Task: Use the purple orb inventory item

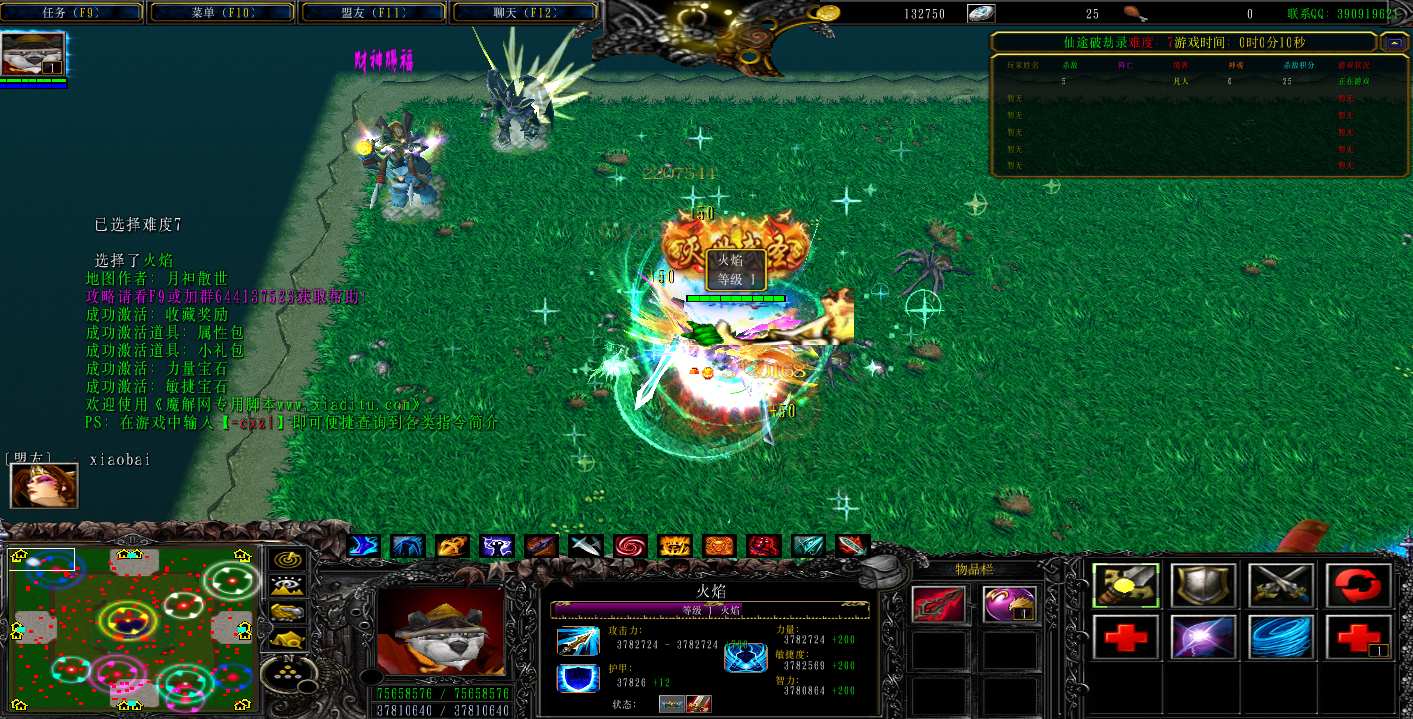Action: tap(1008, 605)
